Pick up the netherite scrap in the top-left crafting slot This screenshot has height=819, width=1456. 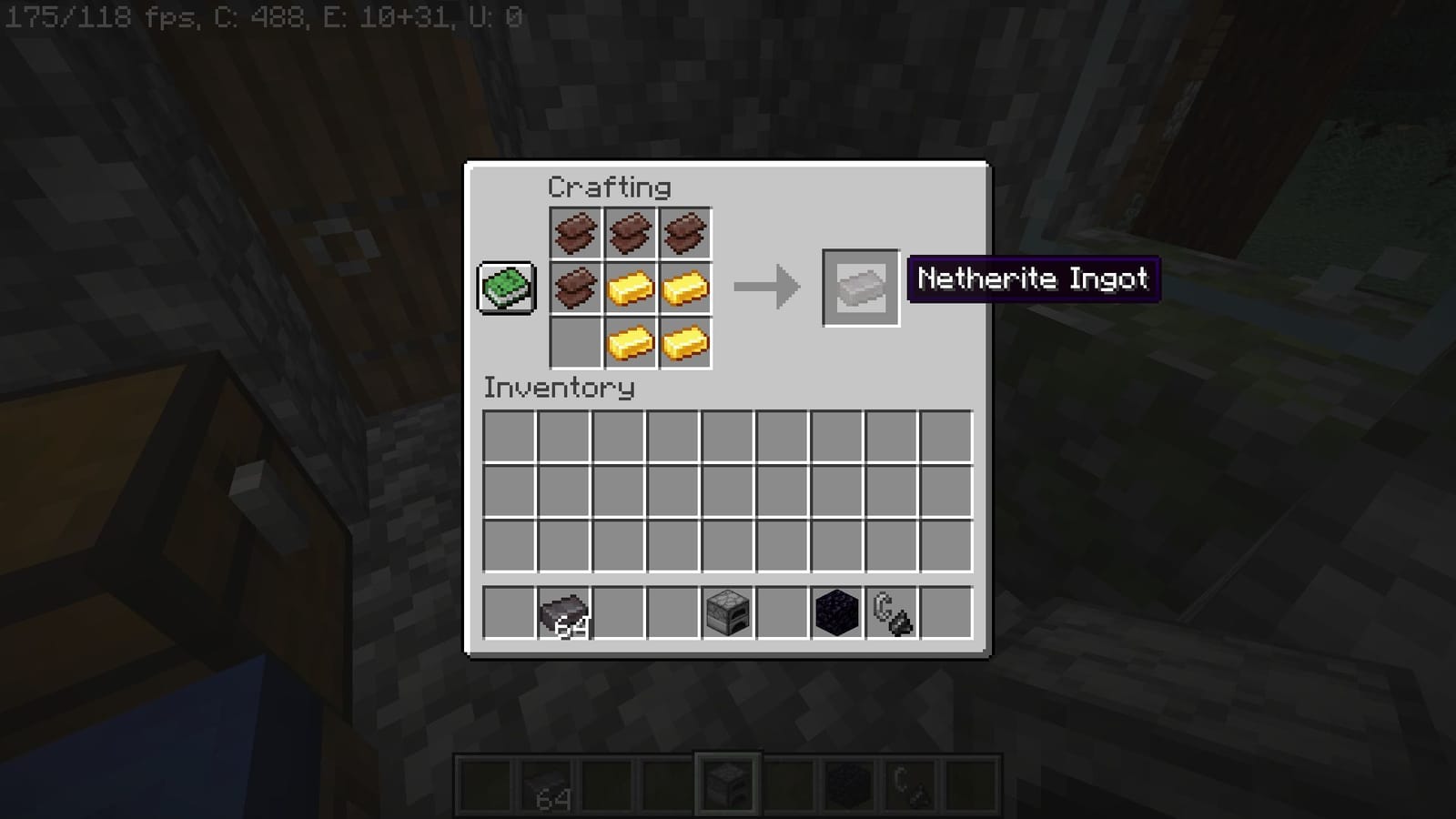[x=576, y=233]
